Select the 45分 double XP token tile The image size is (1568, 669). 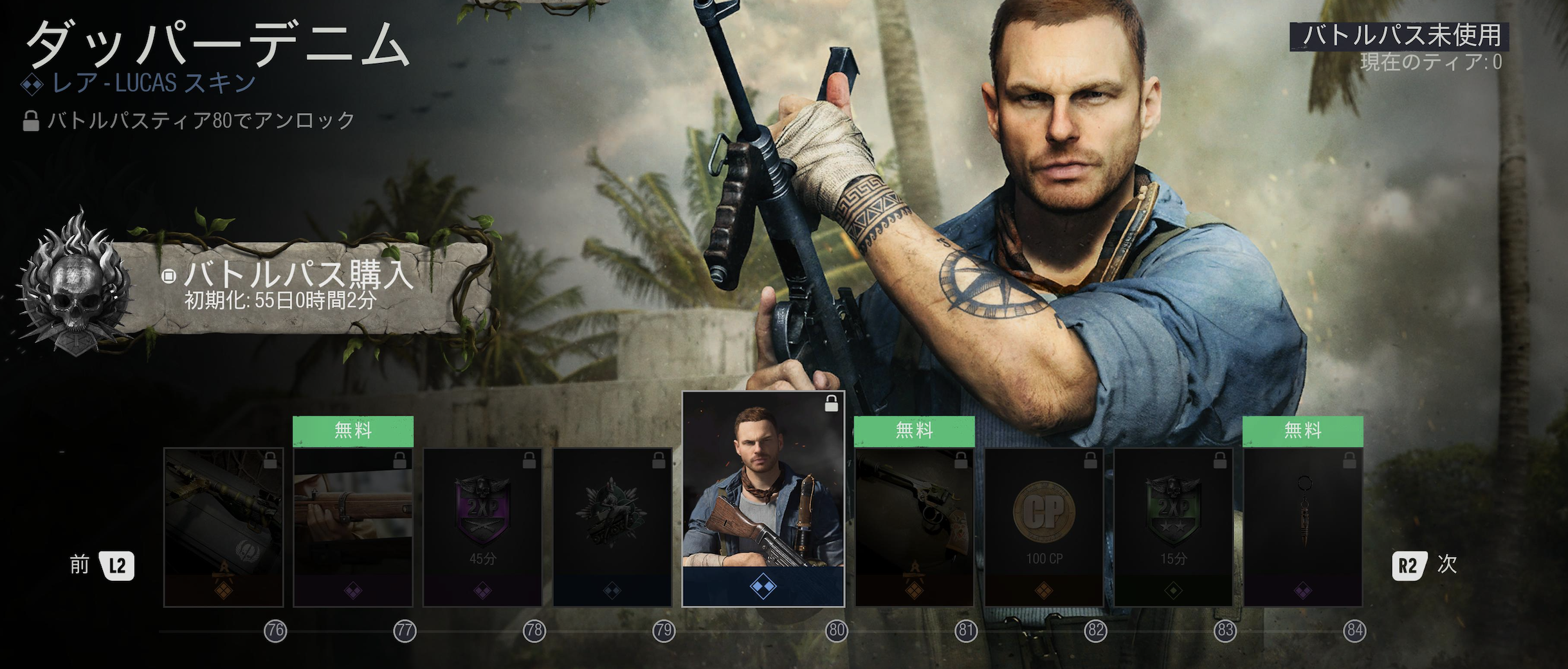482,527
